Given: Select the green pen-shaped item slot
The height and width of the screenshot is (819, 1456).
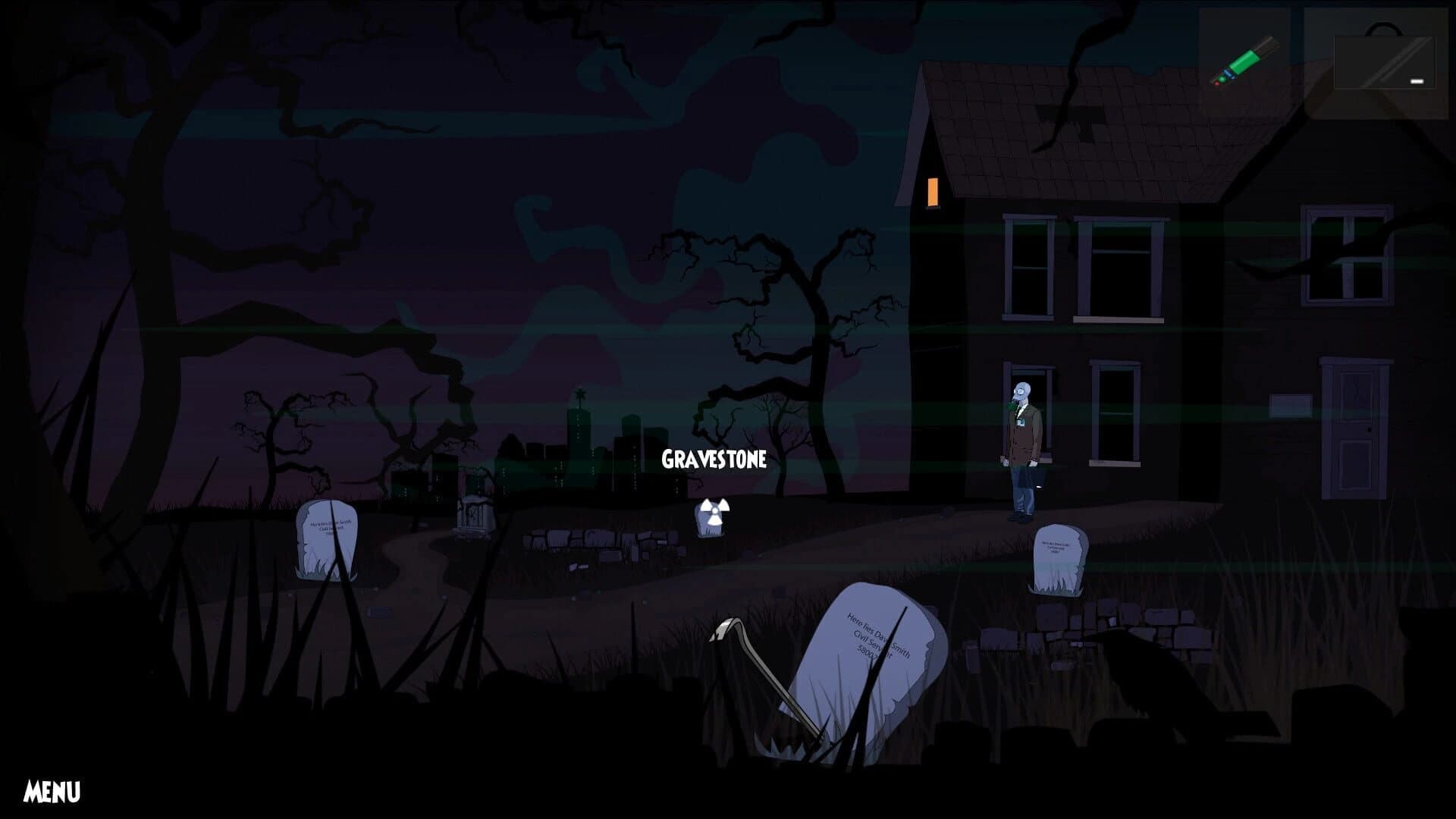Looking at the screenshot, I should pyautogui.click(x=1244, y=62).
